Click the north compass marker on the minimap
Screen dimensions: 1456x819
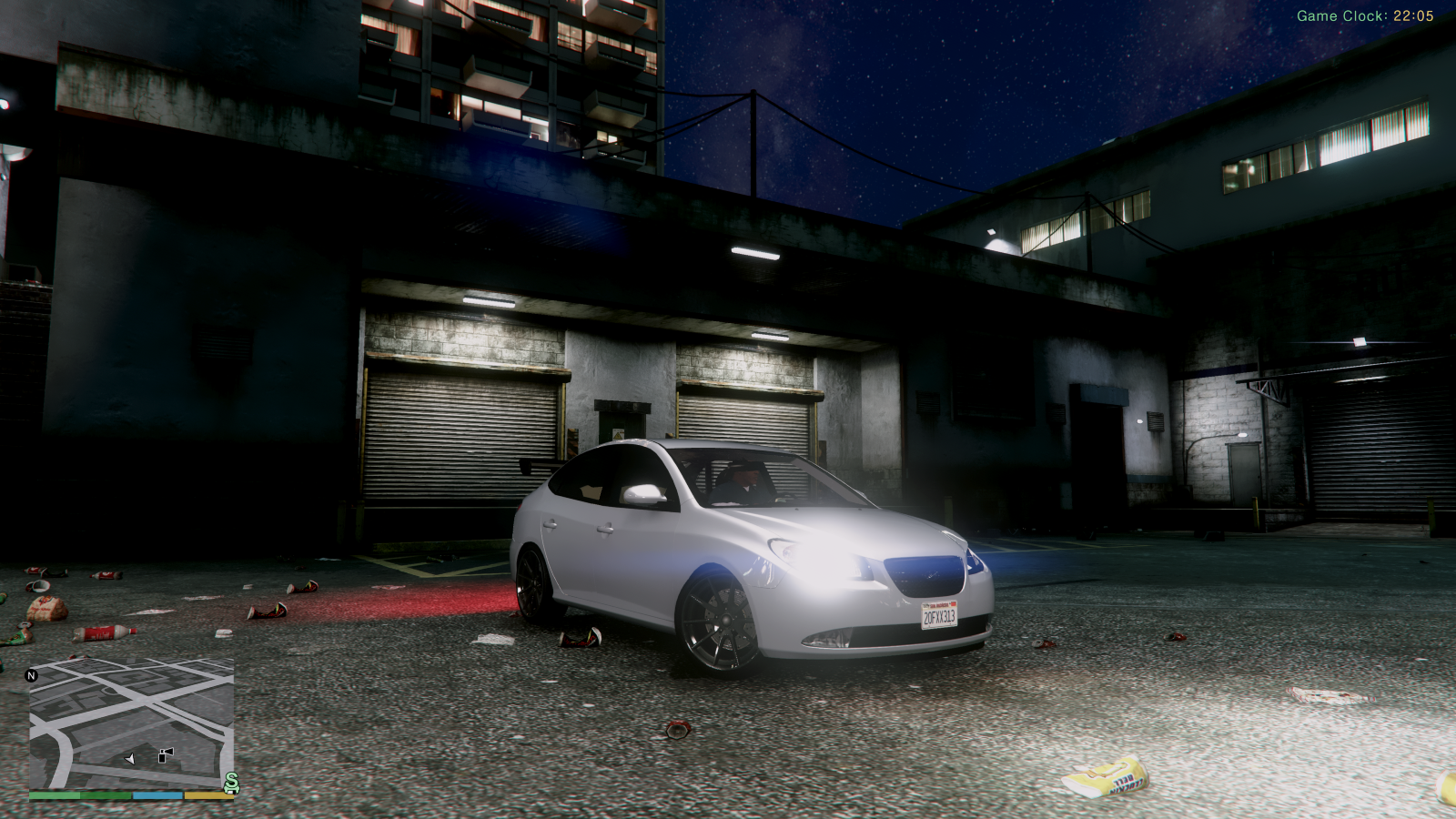[32, 675]
